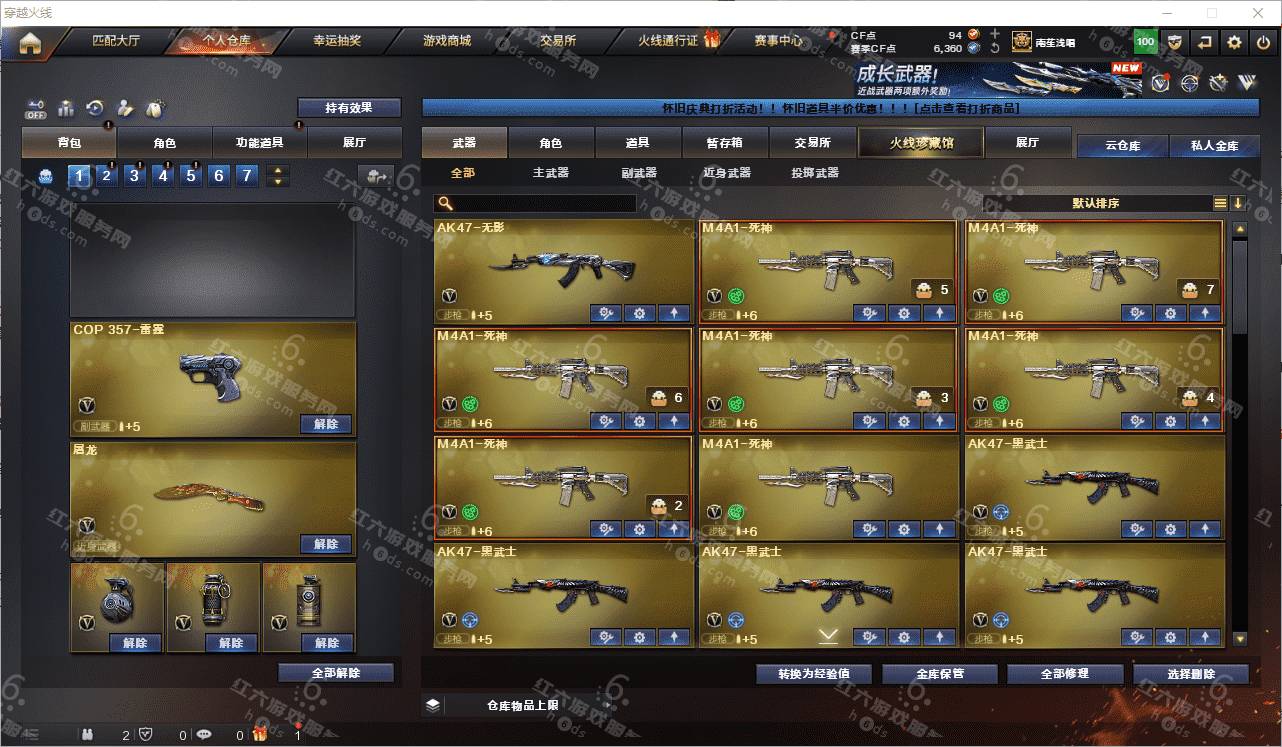Image resolution: width=1282 pixels, height=747 pixels.
Task: Select backpack number 3
Action: coord(135,176)
